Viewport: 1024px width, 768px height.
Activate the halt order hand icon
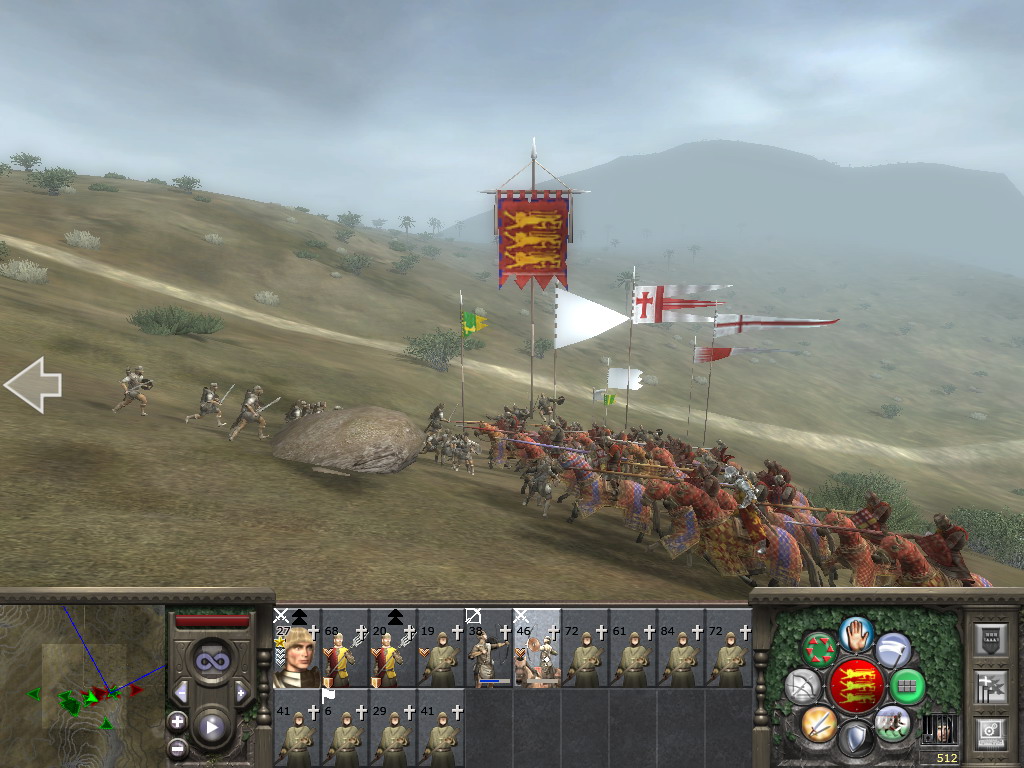pos(855,632)
